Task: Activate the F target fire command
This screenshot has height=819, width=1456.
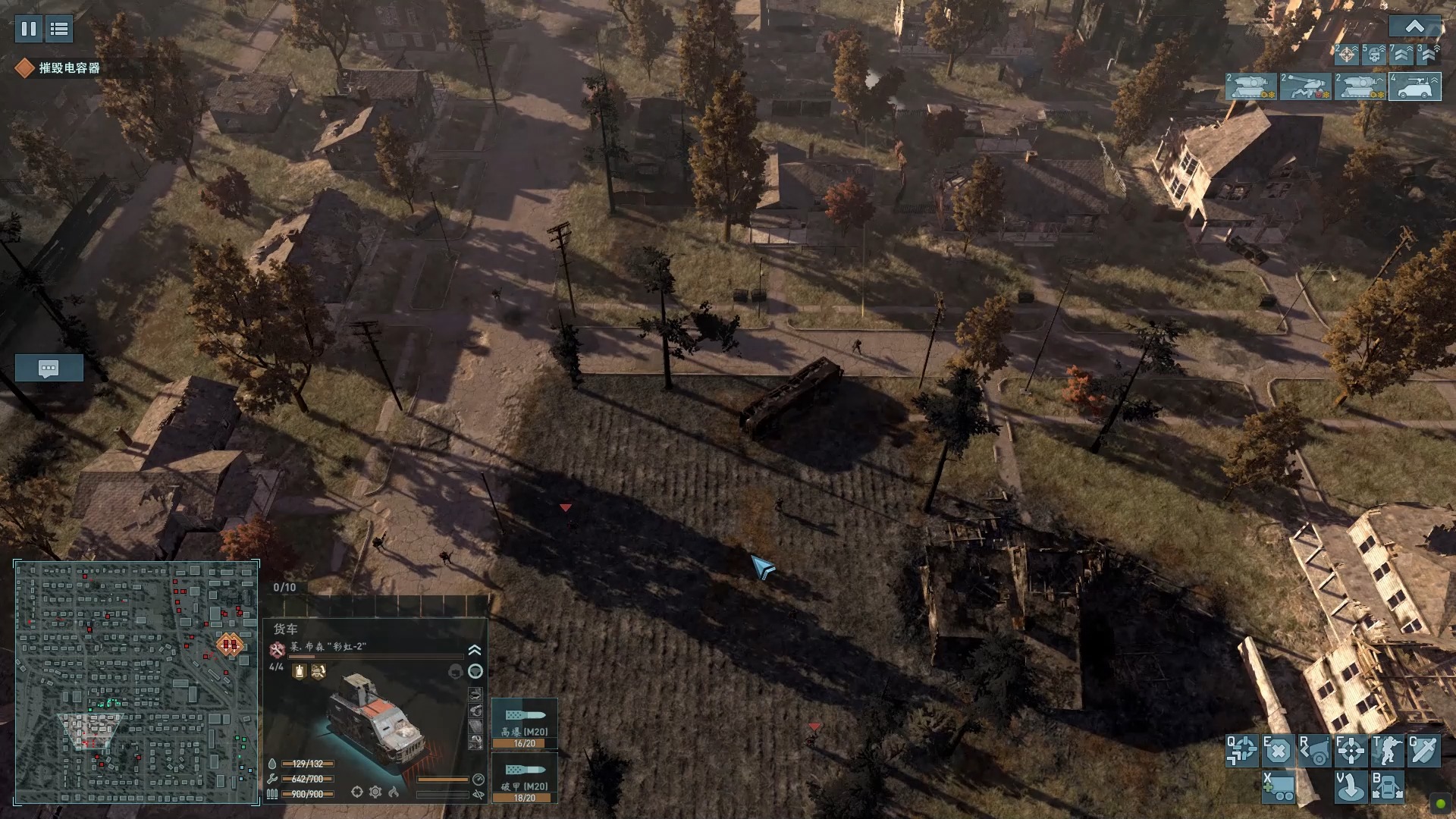Action: click(x=1350, y=751)
